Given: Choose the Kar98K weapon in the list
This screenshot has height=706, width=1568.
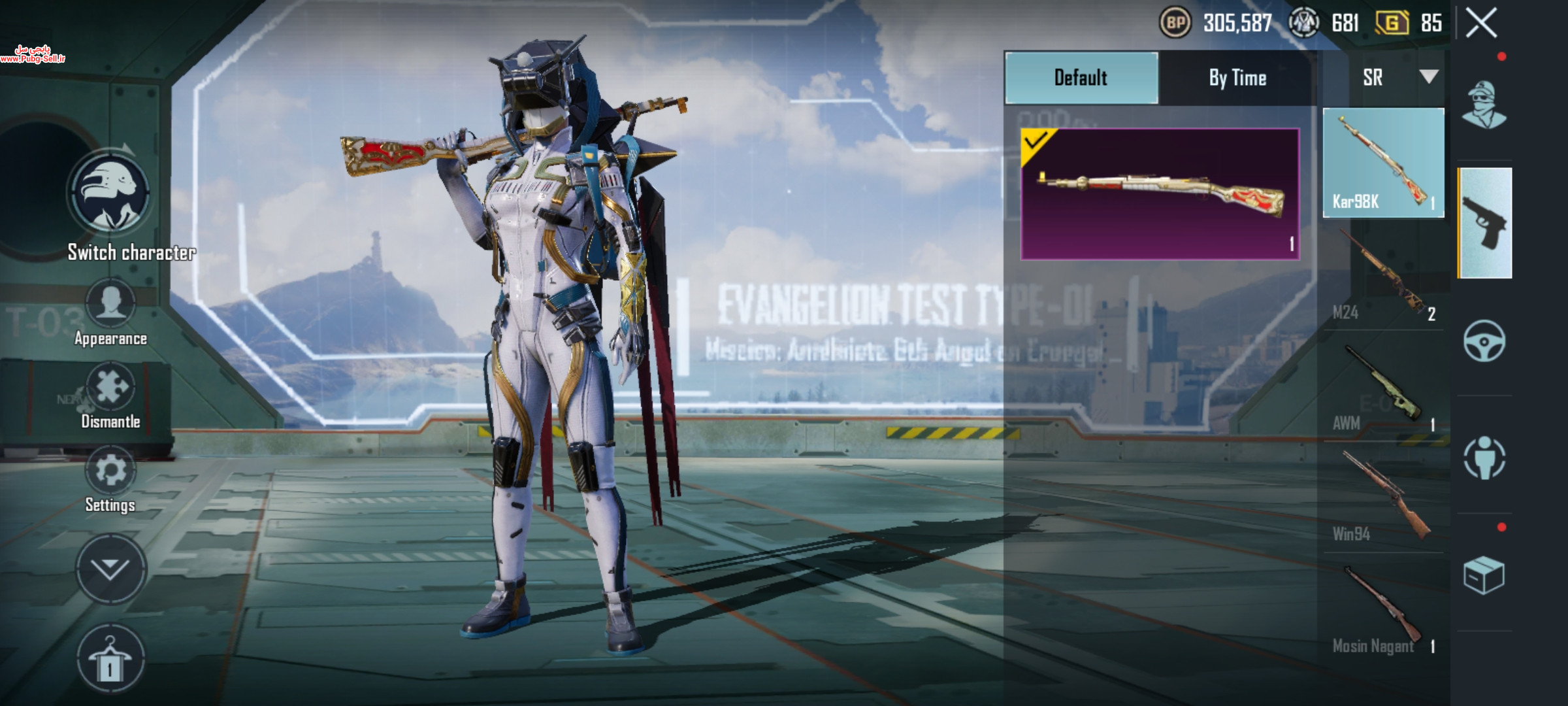Looking at the screenshot, I should pyautogui.click(x=1383, y=163).
